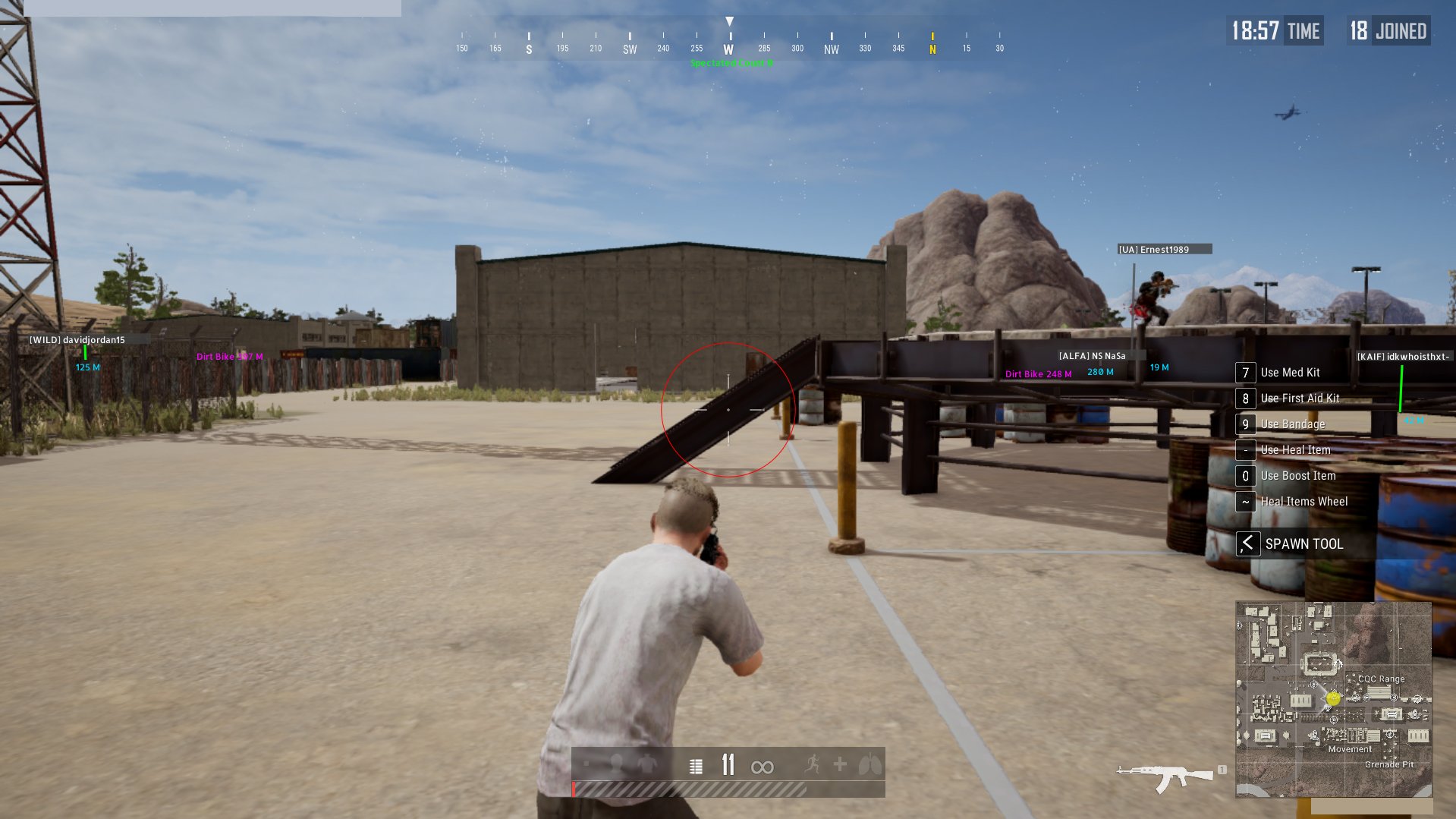1456x819 pixels.
Task: Select the lungs breath icon
Action: (x=870, y=765)
